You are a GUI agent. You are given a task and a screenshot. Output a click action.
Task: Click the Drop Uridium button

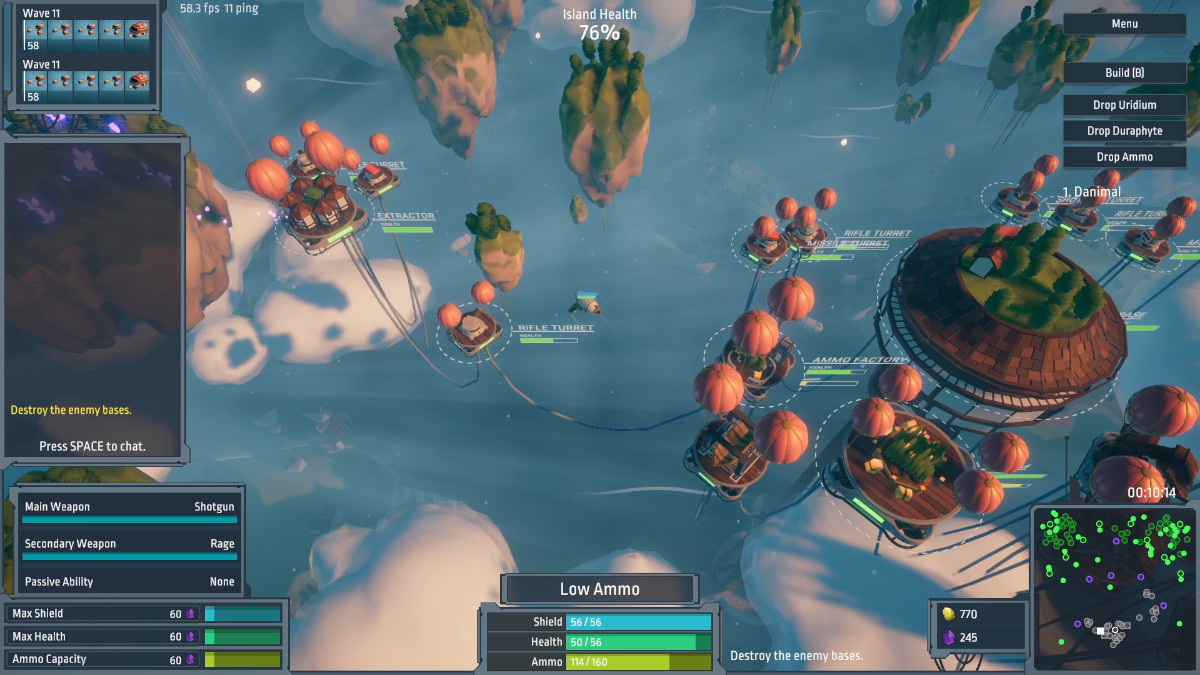1124,105
